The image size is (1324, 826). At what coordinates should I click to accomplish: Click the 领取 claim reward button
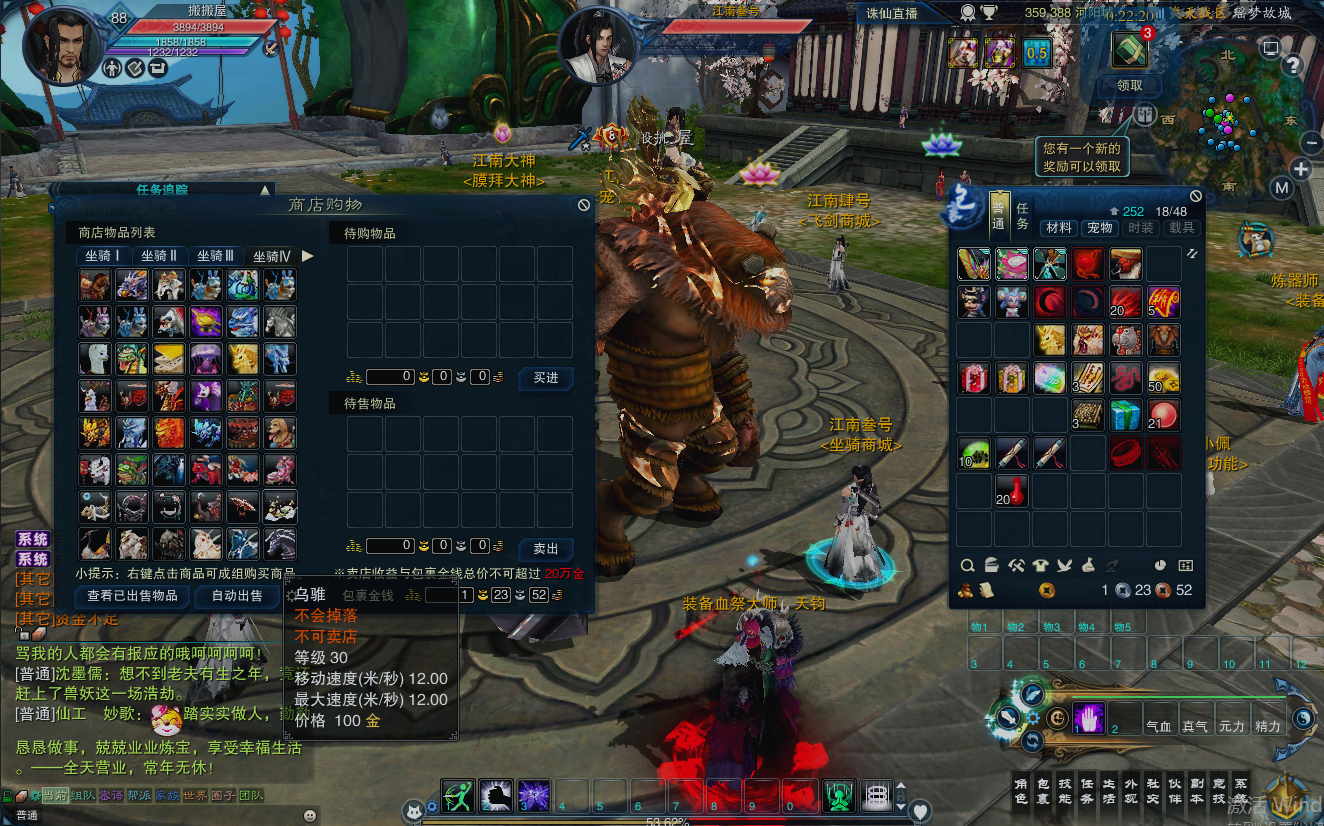click(x=1128, y=86)
